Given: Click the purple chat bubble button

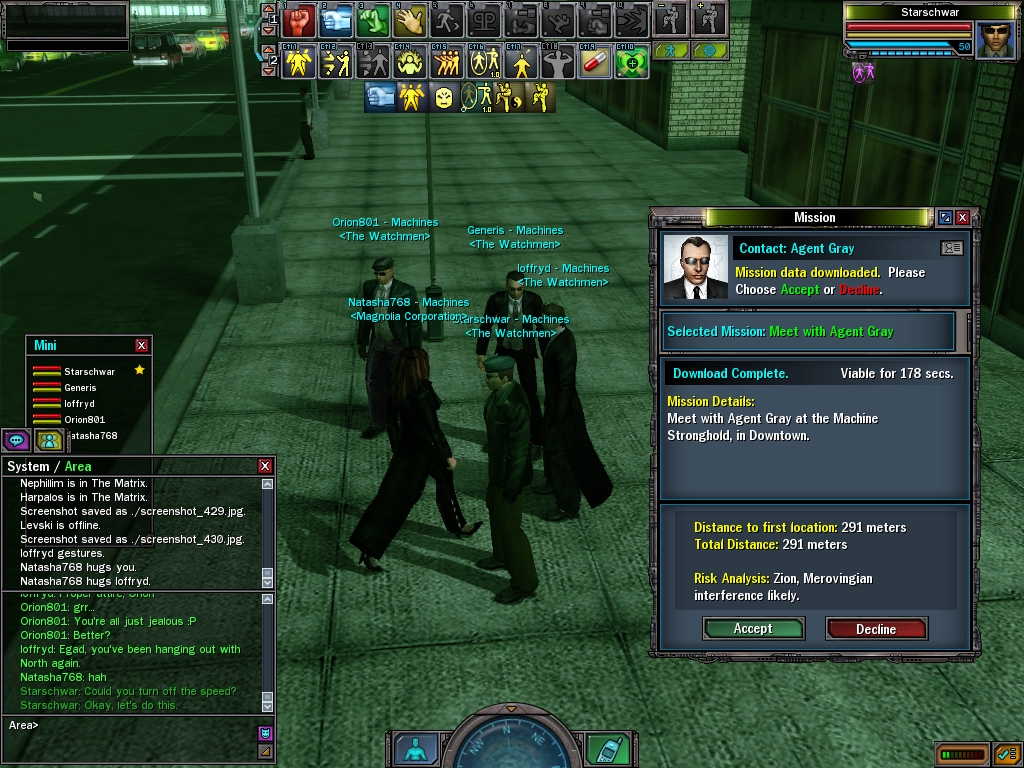Looking at the screenshot, I should 16,440.
